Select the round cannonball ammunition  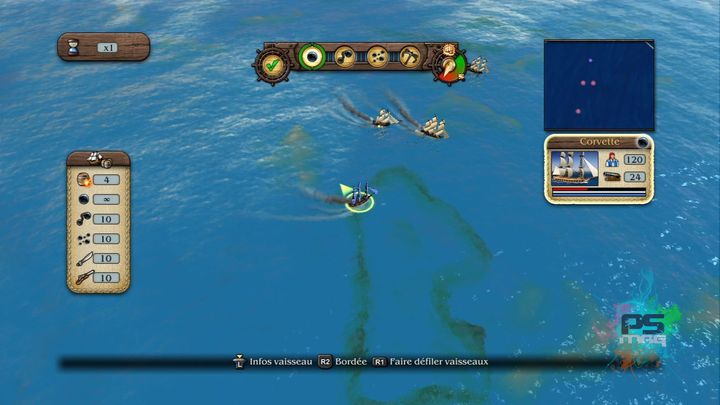point(314,58)
